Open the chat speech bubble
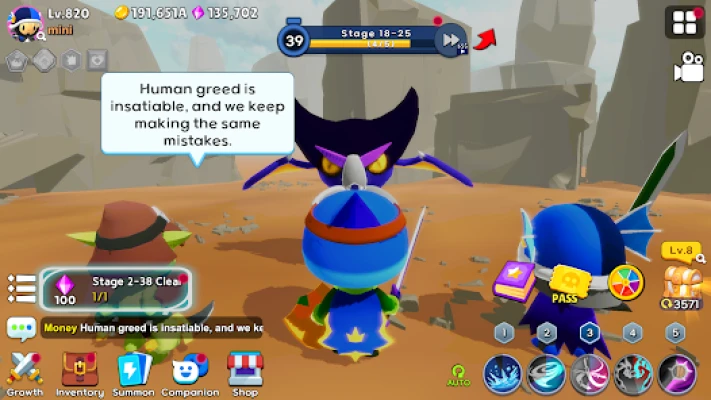Image resolution: width=711 pixels, height=400 pixels. (x=21, y=328)
